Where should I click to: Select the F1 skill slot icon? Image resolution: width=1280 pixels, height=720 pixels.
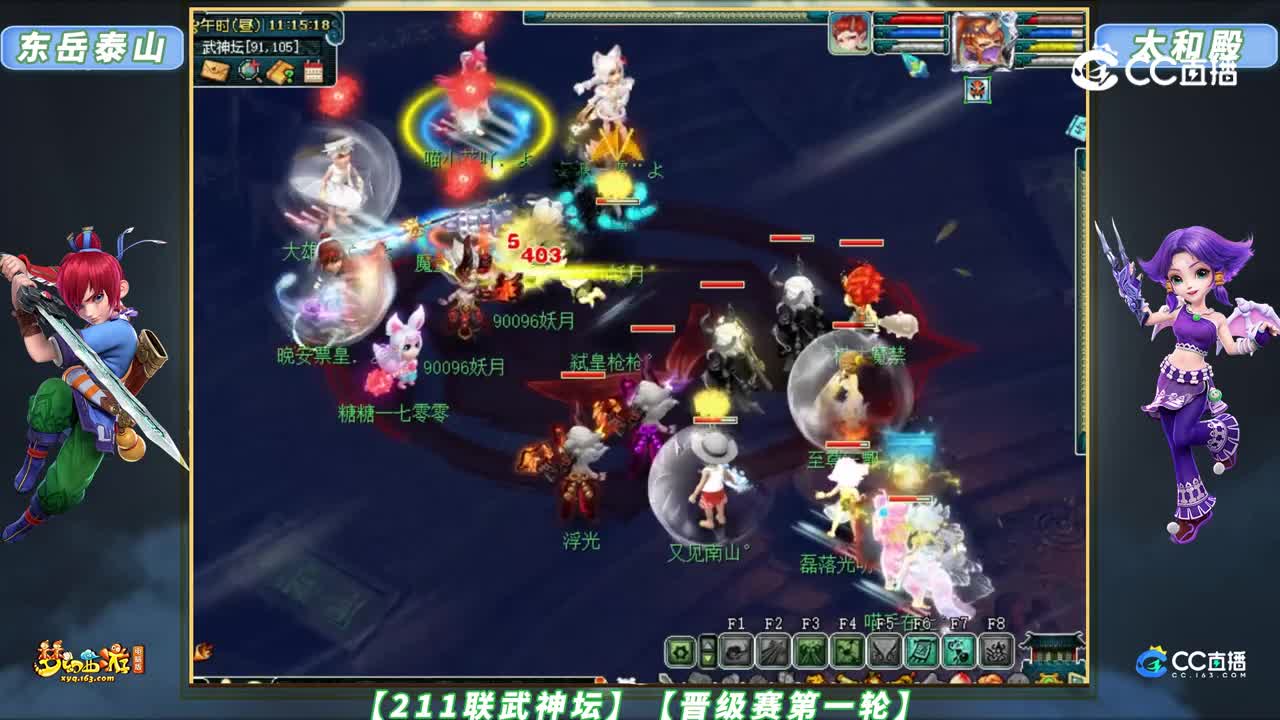(736, 651)
